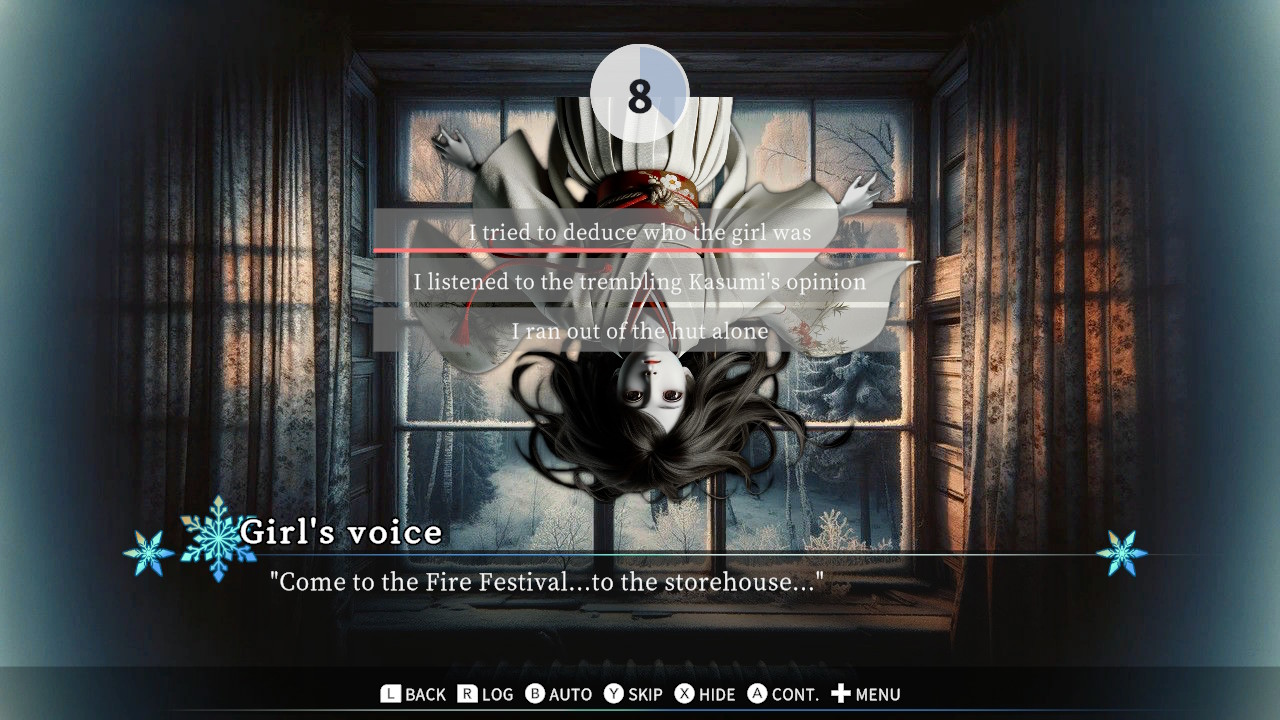The width and height of the screenshot is (1280, 720).
Task: Pick "I ran out of the hut alone"
Action: coord(640,331)
